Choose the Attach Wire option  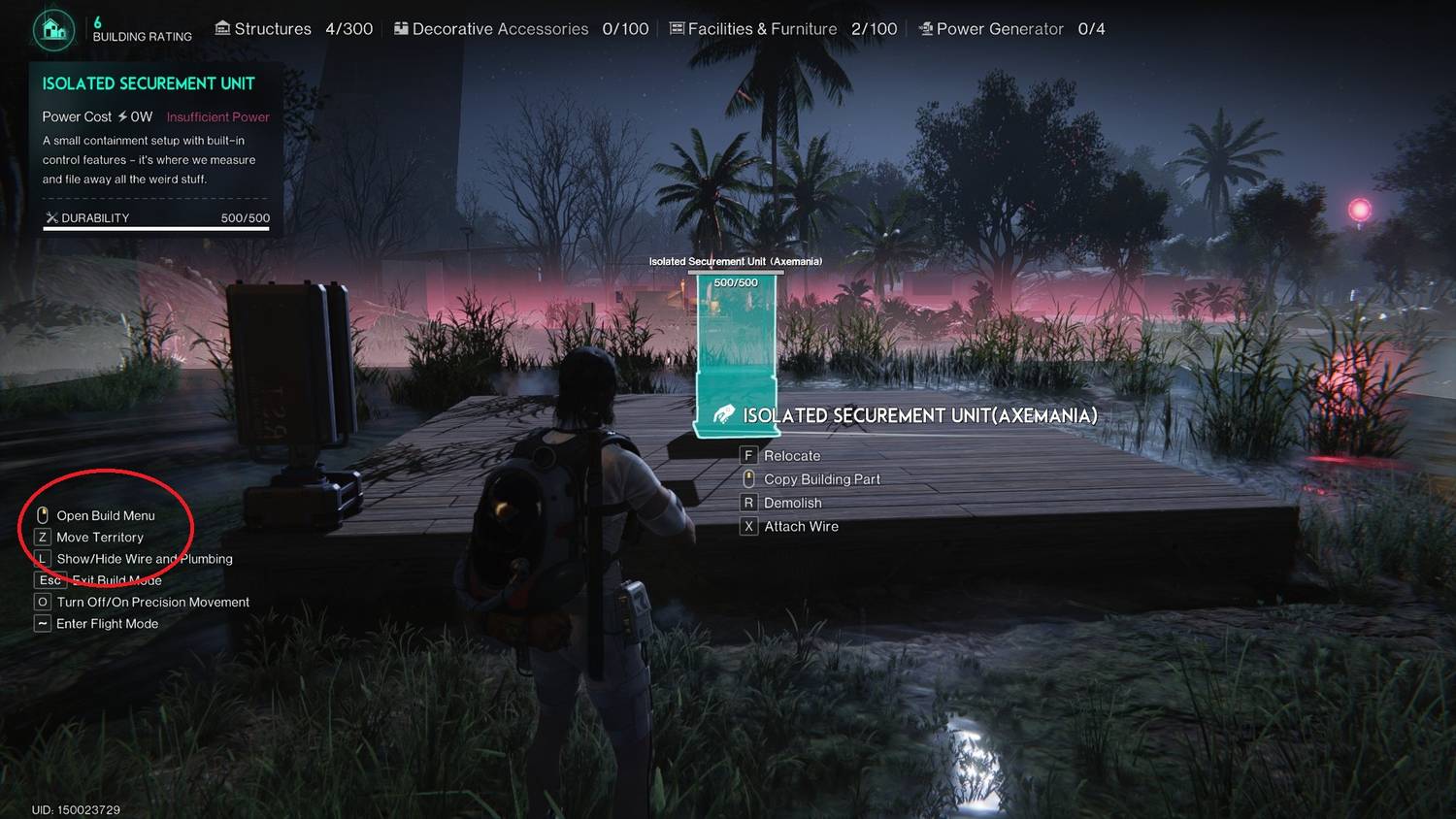click(x=801, y=526)
